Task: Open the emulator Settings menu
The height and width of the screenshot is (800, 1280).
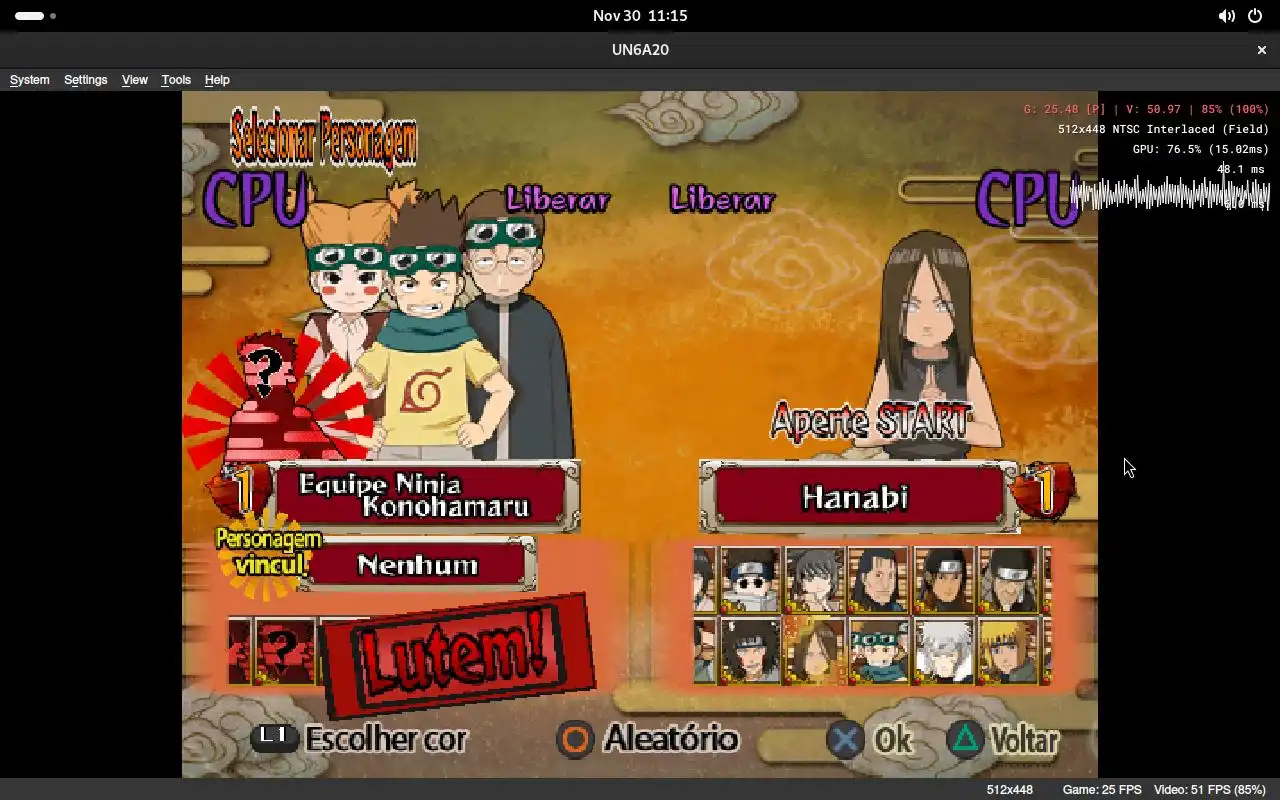Action: click(x=85, y=80)
